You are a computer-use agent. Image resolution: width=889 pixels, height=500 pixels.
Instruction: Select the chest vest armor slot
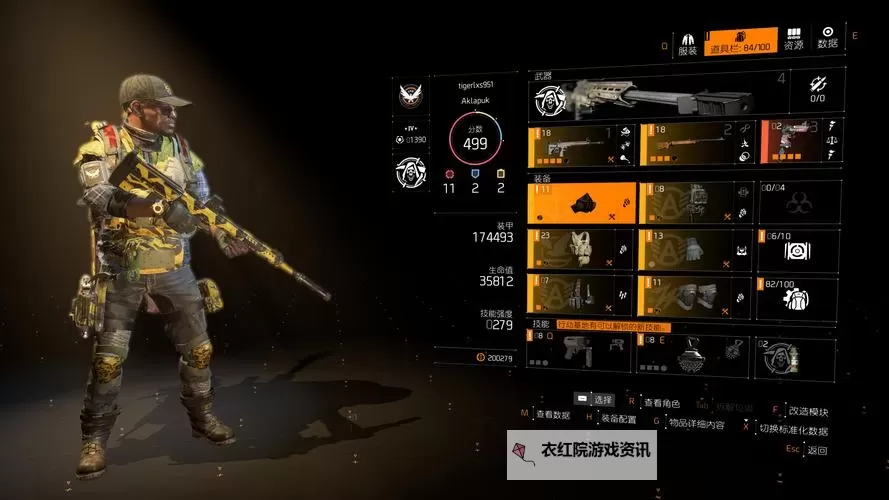tap(581, 250)
